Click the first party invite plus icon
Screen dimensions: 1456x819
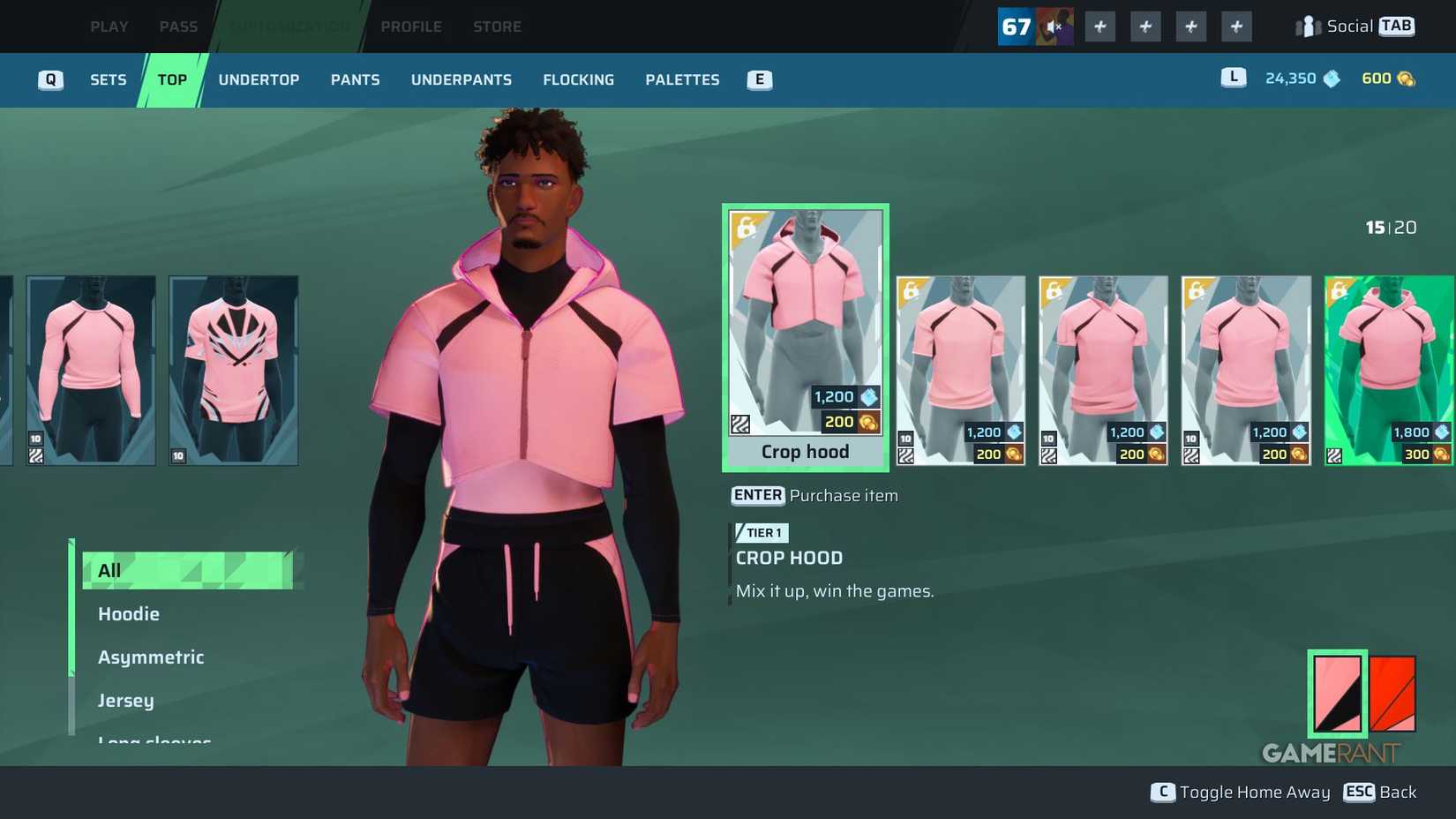point(1100,26)
